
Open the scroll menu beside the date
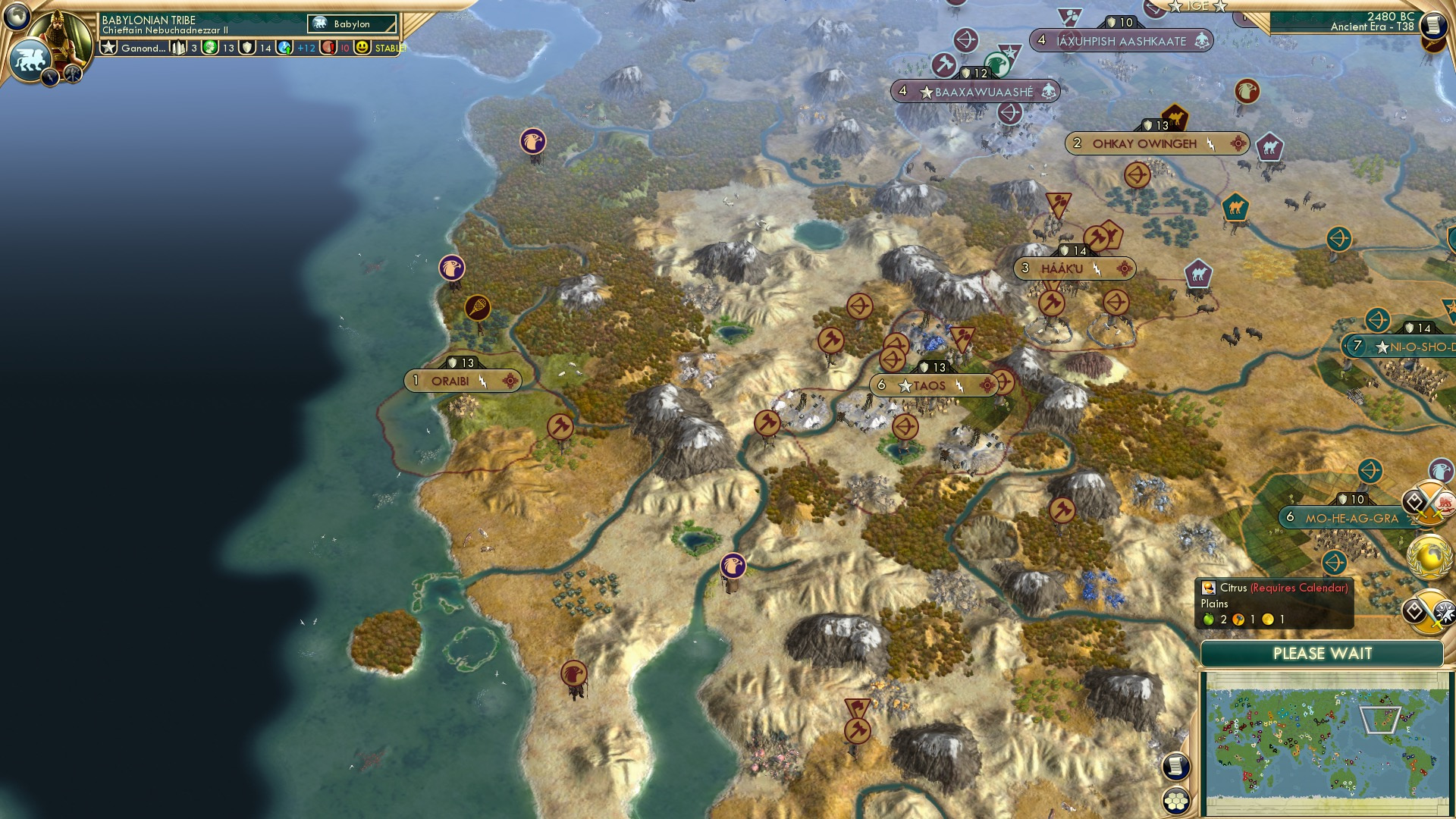[1433, 26]
